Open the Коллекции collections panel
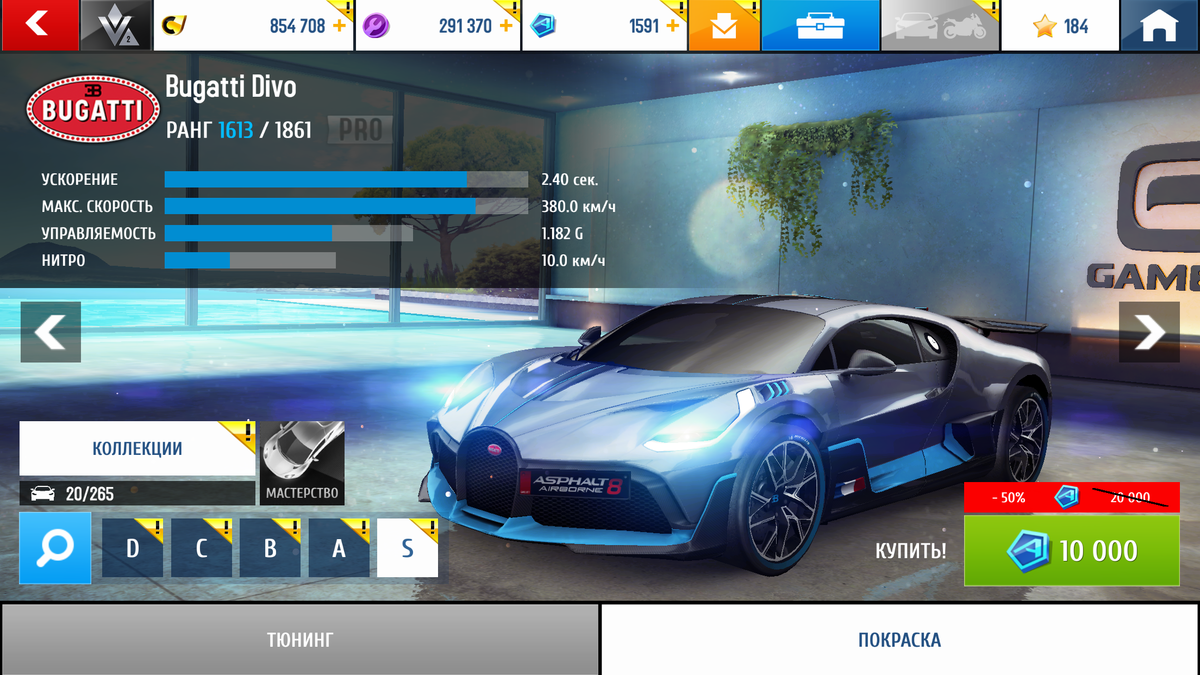 (137, 448)
